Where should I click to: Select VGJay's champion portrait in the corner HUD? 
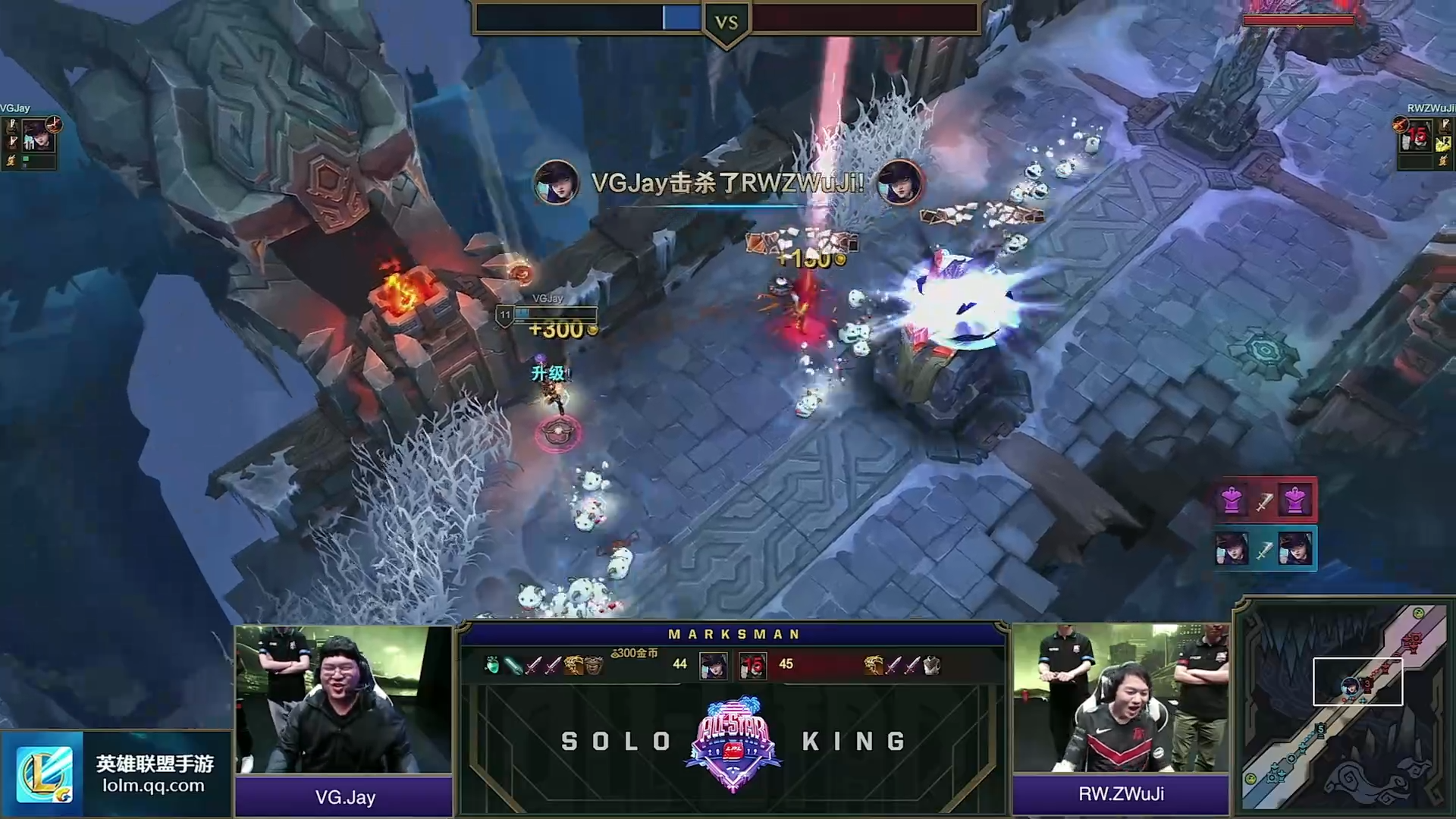click(x=37, y=137)
